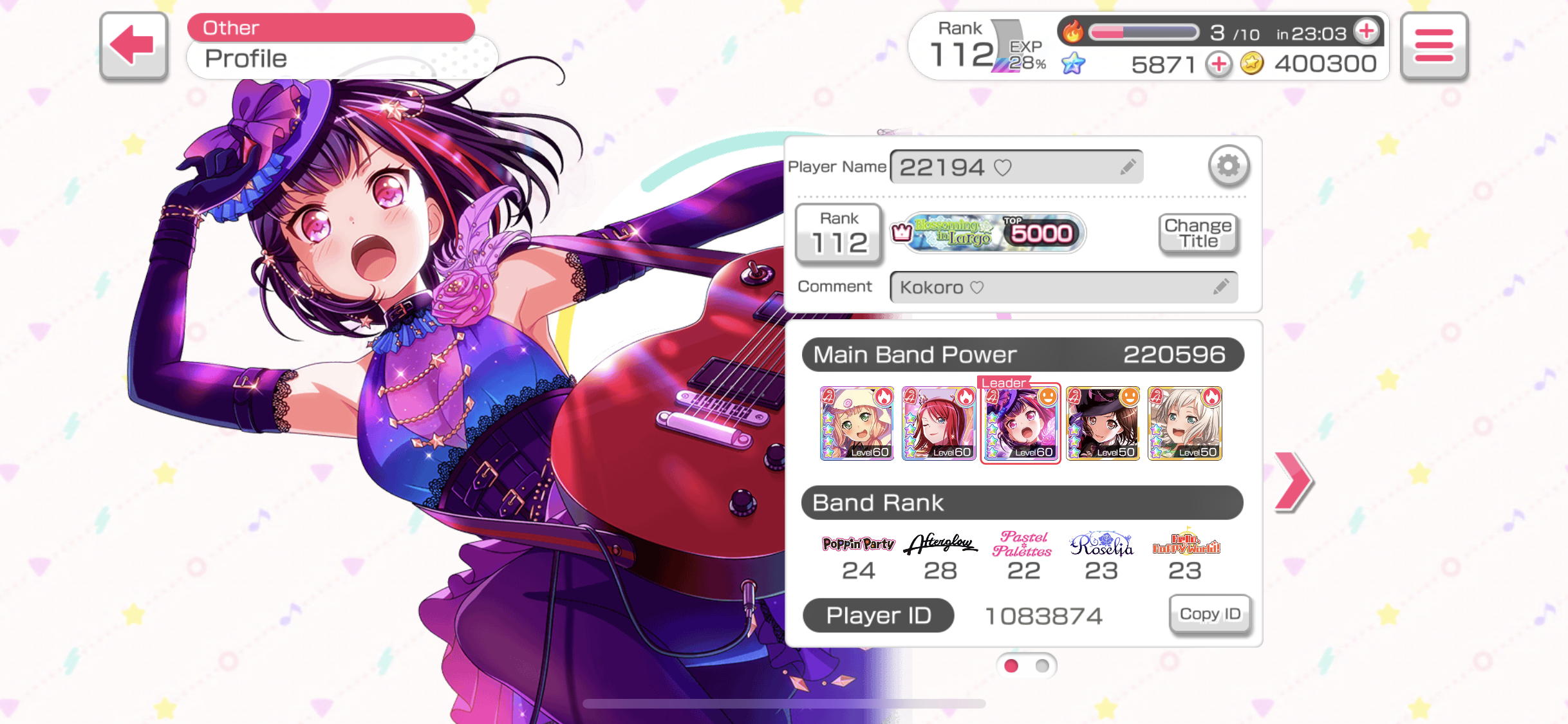Select the Leader band member card
The image size is (1568, 724).
(1021, 423)
